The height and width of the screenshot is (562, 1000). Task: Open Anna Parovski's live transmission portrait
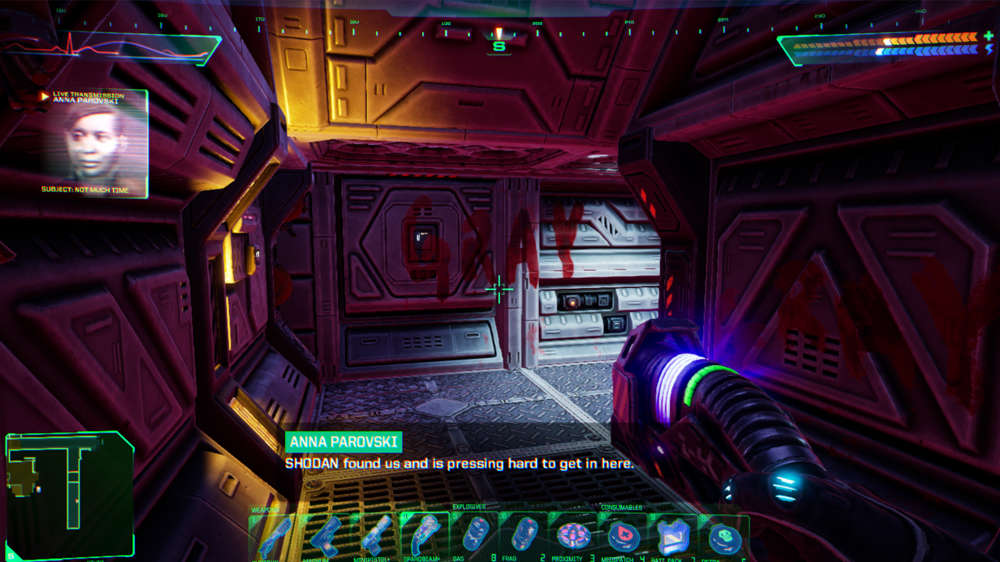click(95, 142)
